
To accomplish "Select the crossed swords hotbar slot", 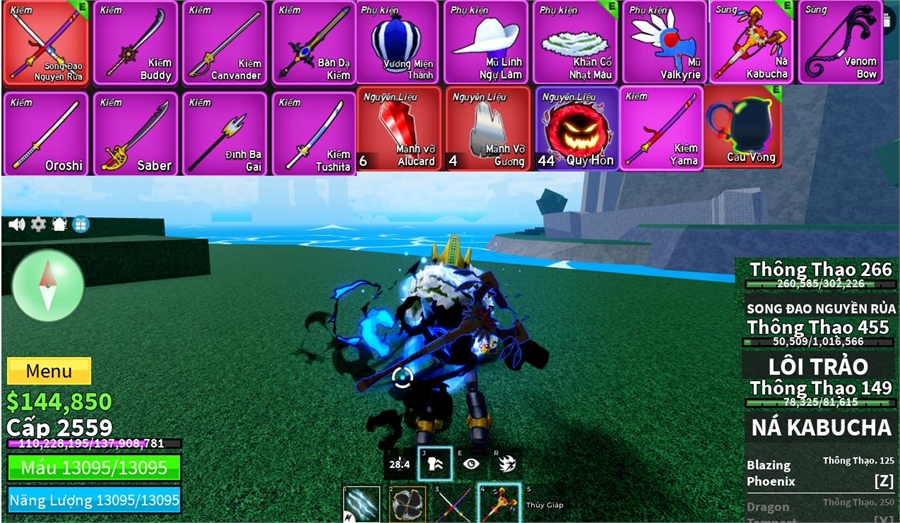I will point(453,504).
